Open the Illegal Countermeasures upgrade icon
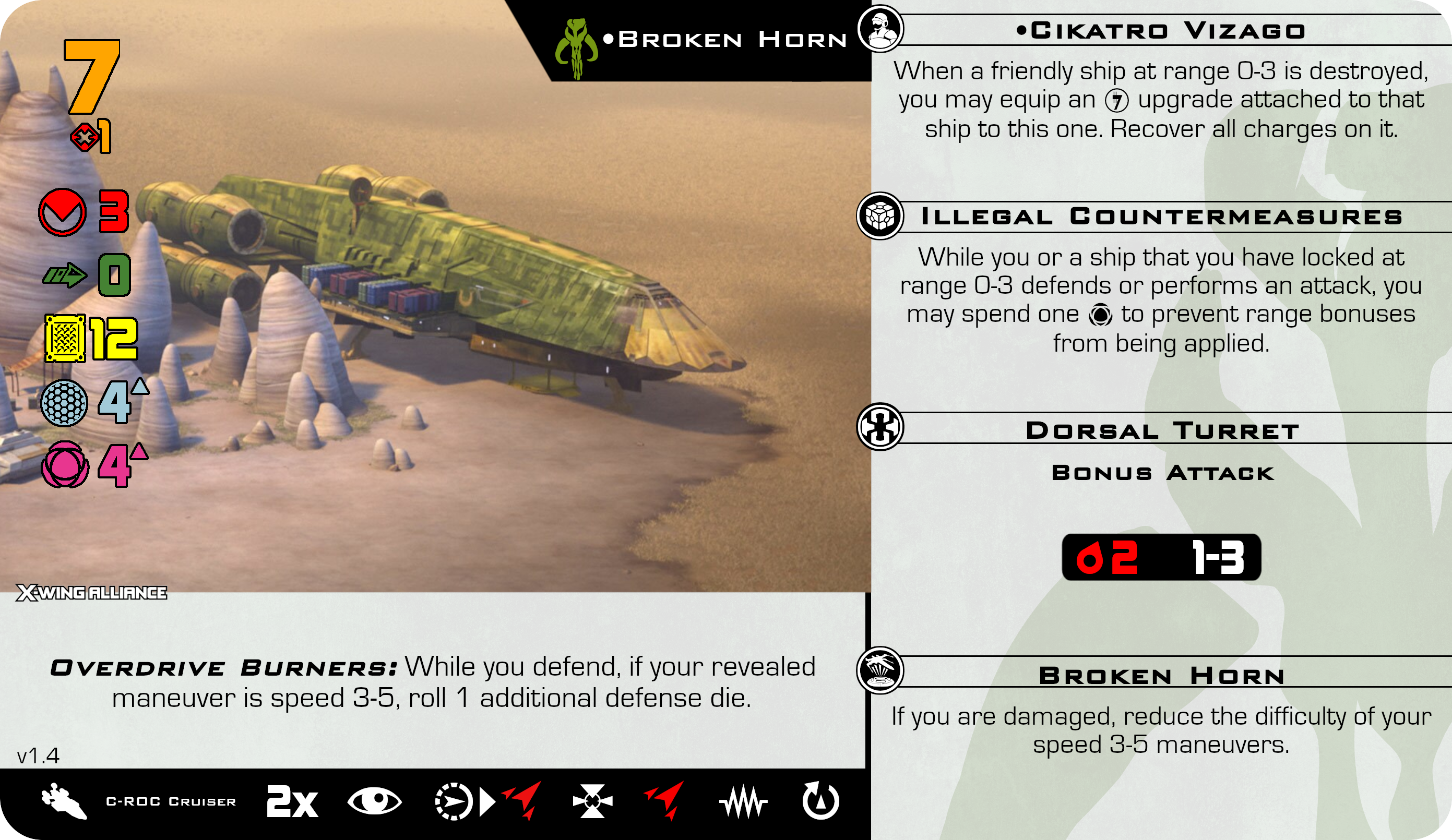Screen dimensions: 1452x840 (880, 216)
